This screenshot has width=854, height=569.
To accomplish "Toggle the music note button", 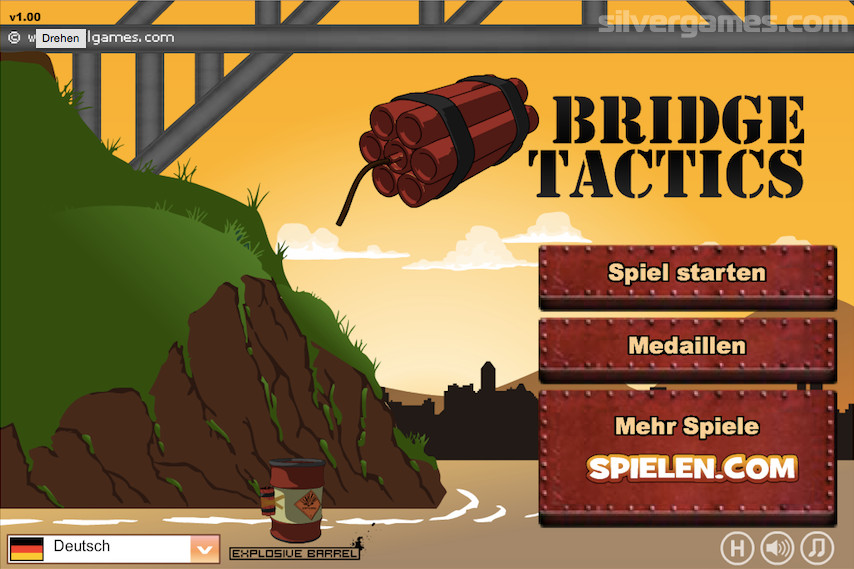I will 818,547.
